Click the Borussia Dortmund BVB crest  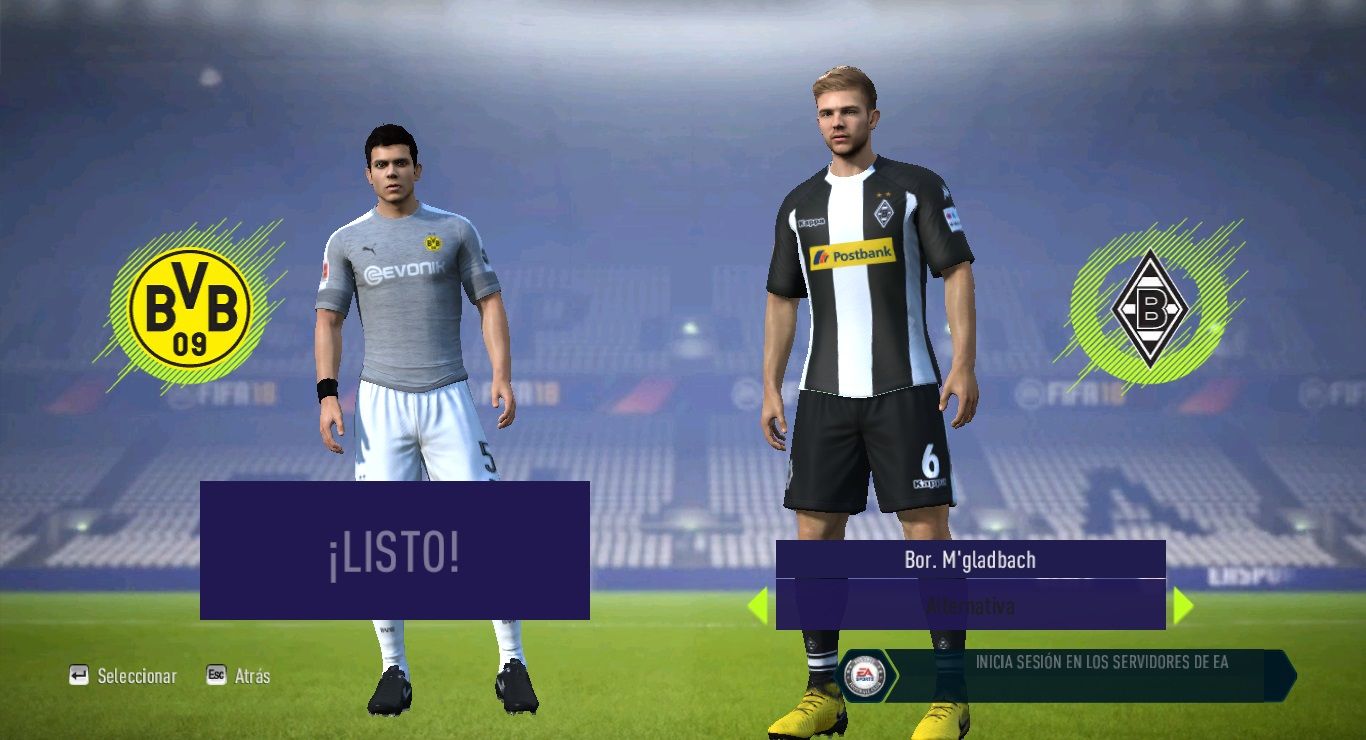click(190, 306)
